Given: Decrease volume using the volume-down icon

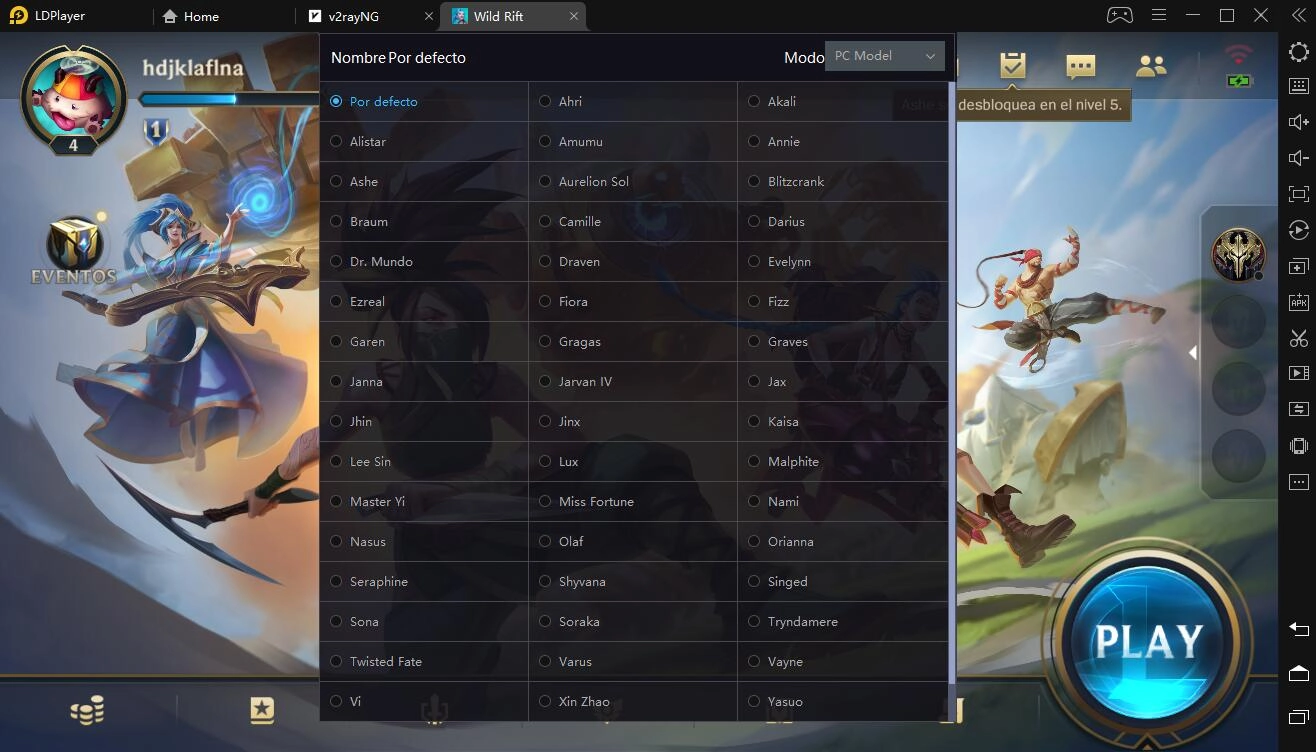Looking at the screenshot, I should point(1297,157).
